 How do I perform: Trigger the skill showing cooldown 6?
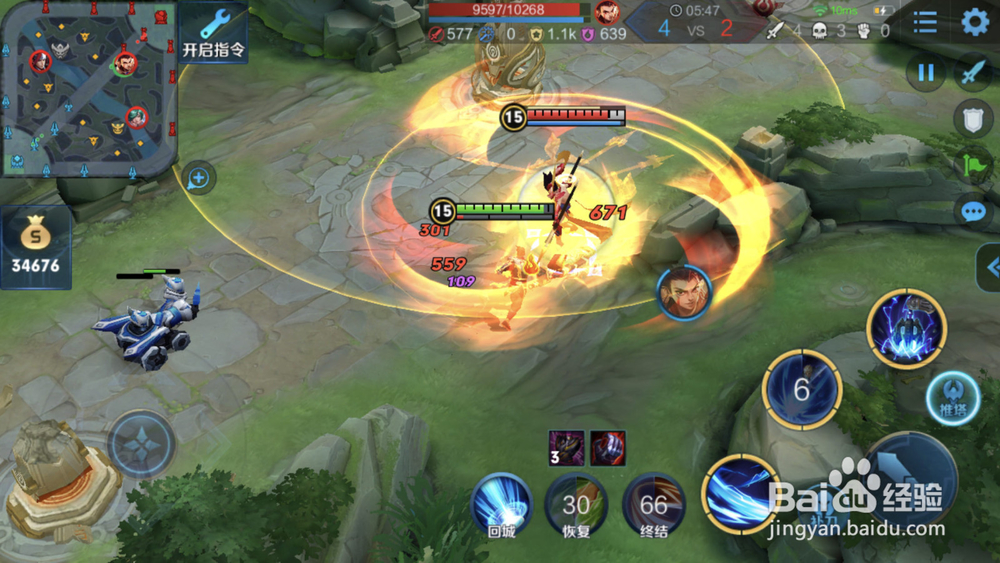802,390
